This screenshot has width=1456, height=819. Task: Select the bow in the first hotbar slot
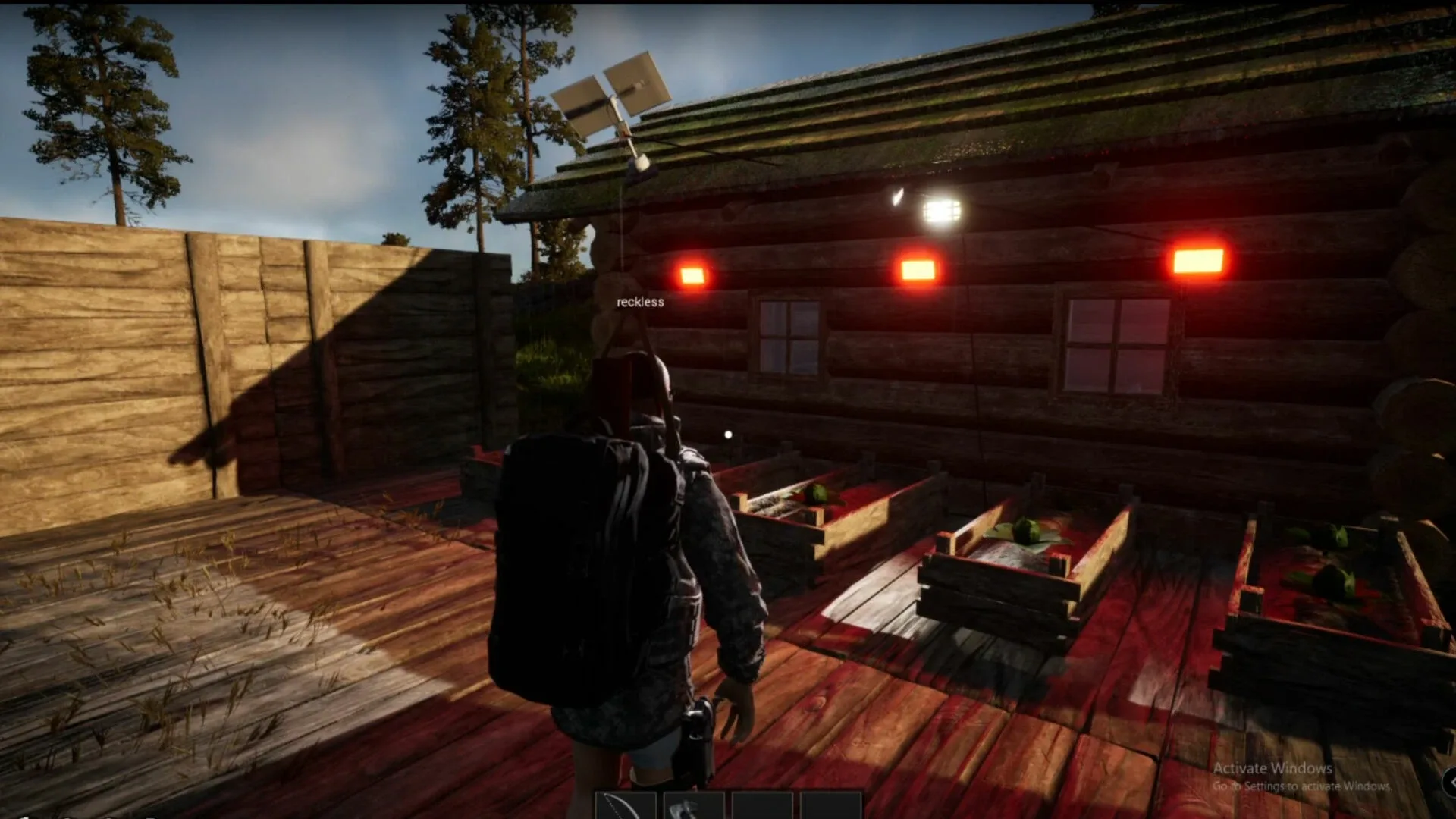pyautogui.click(x=626, y=805)
